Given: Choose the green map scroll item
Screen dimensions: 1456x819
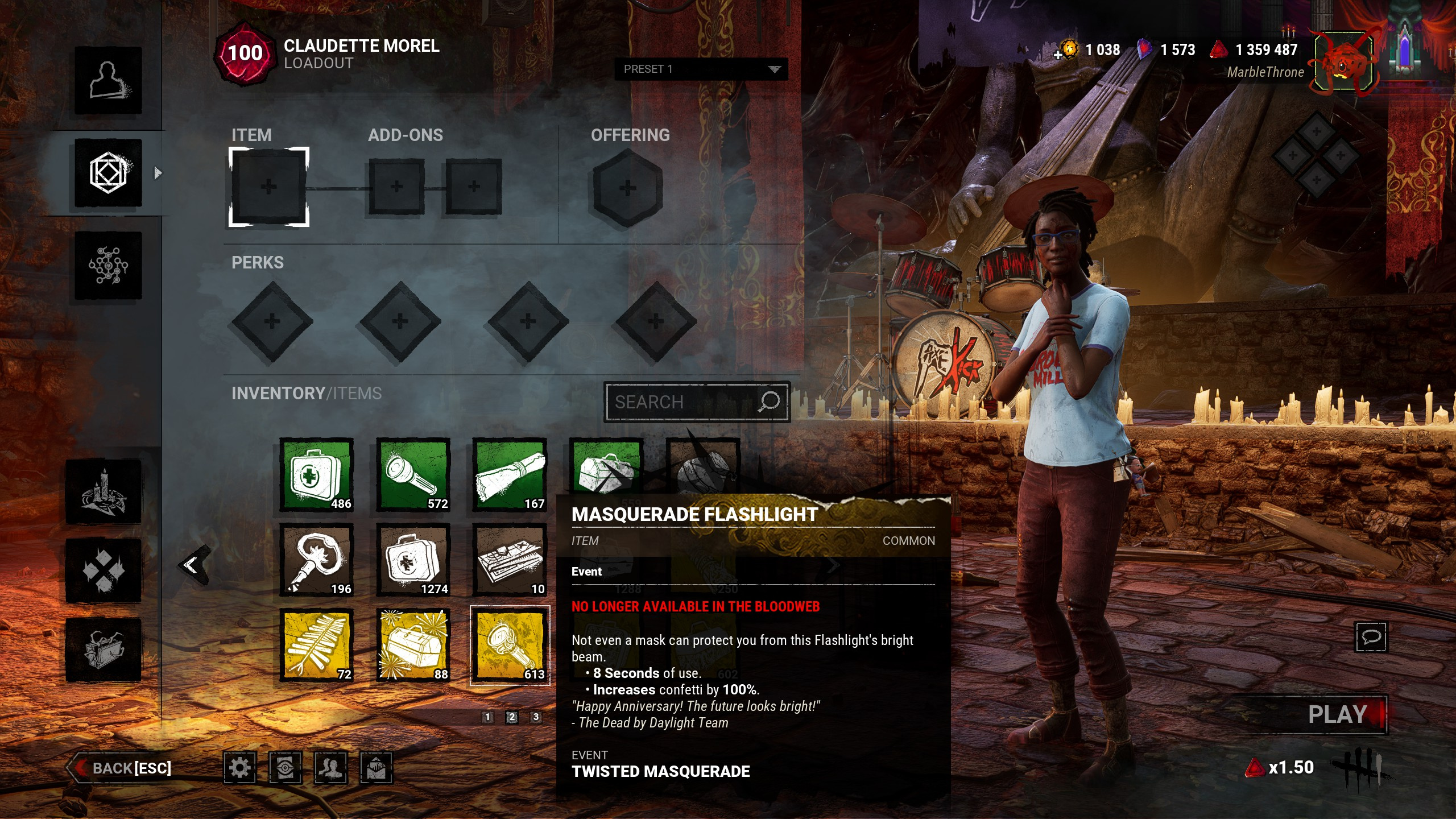Looking at the screenshot, I should pos(510,475).
